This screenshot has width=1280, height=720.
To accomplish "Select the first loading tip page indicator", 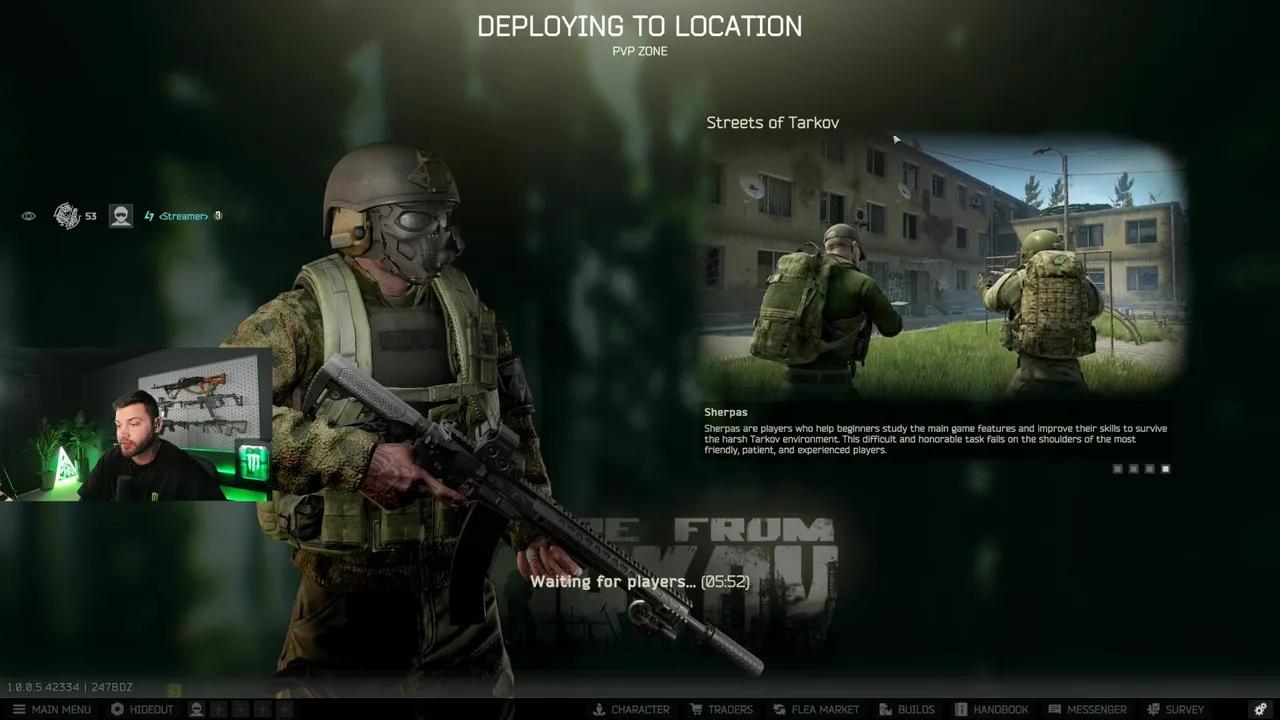I will tap(1117, 468).
